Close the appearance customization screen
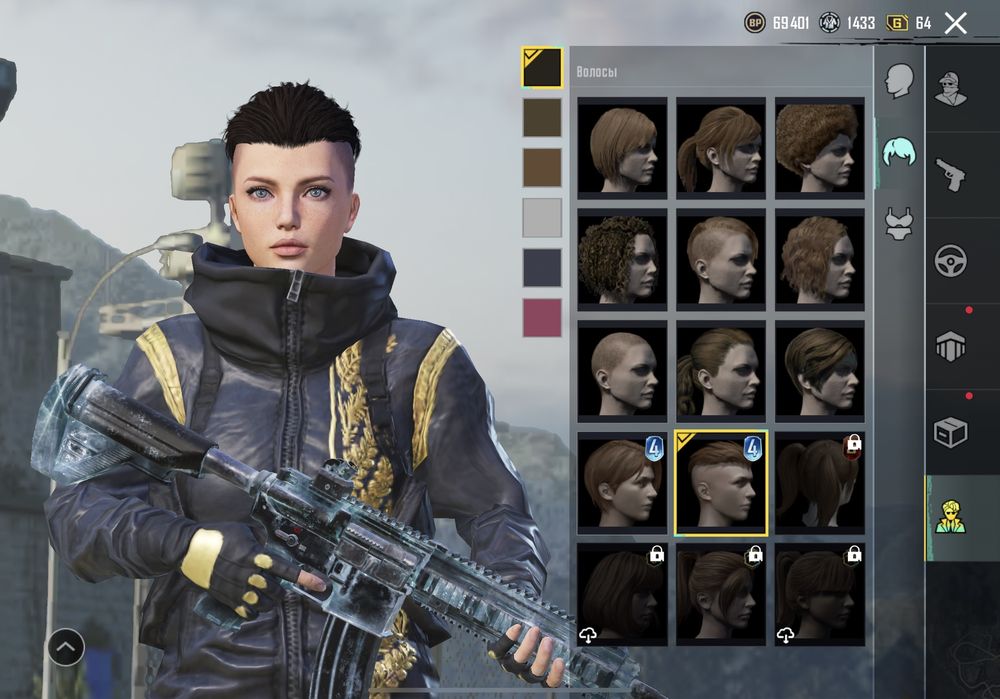 click(x=956, y=23)
